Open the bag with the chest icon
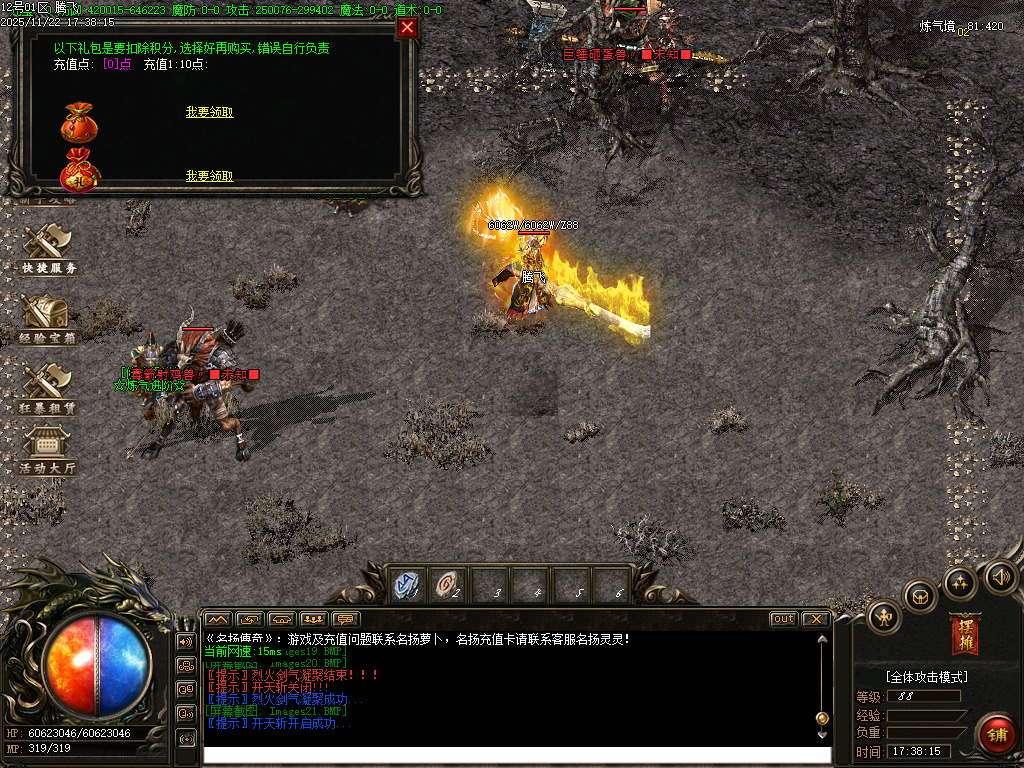This screenshot has height=768, width=1024. 920,597
